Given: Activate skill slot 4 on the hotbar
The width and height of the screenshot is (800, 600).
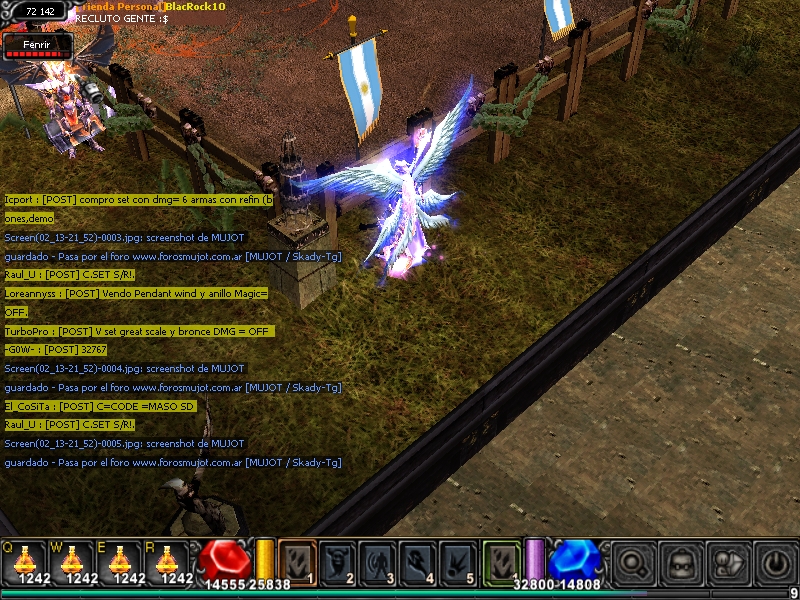Looking at the screenshot, I should point(420,561).
